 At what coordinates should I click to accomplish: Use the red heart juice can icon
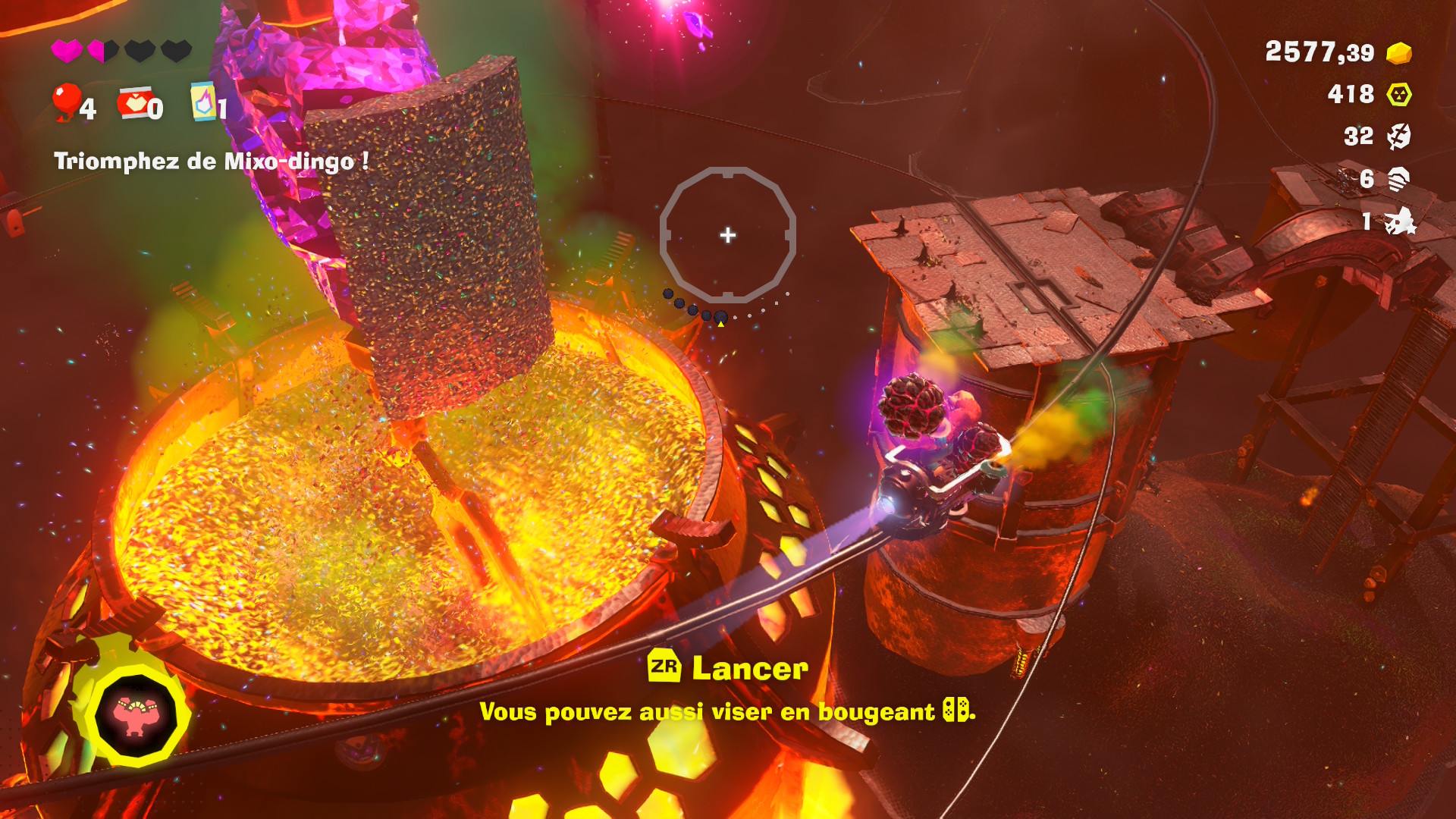(134, 102)
